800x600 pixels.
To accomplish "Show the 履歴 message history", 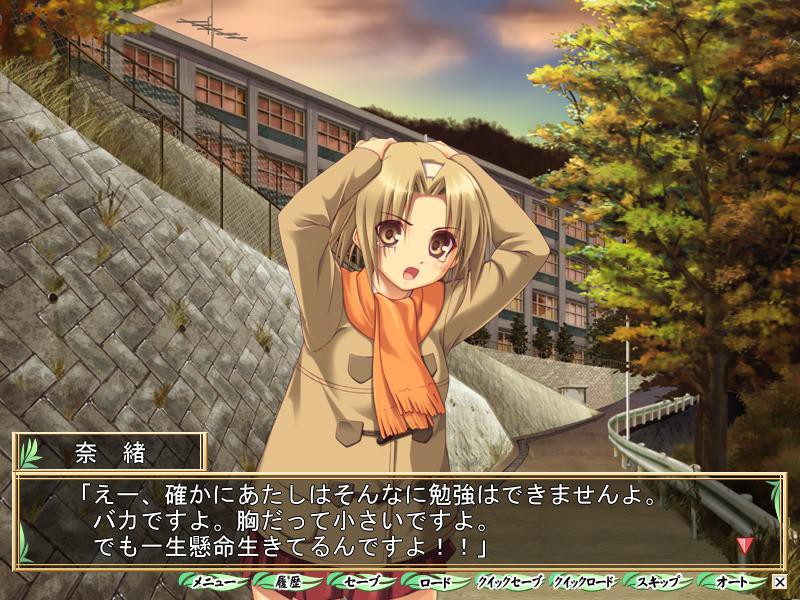I will [288, 581].
